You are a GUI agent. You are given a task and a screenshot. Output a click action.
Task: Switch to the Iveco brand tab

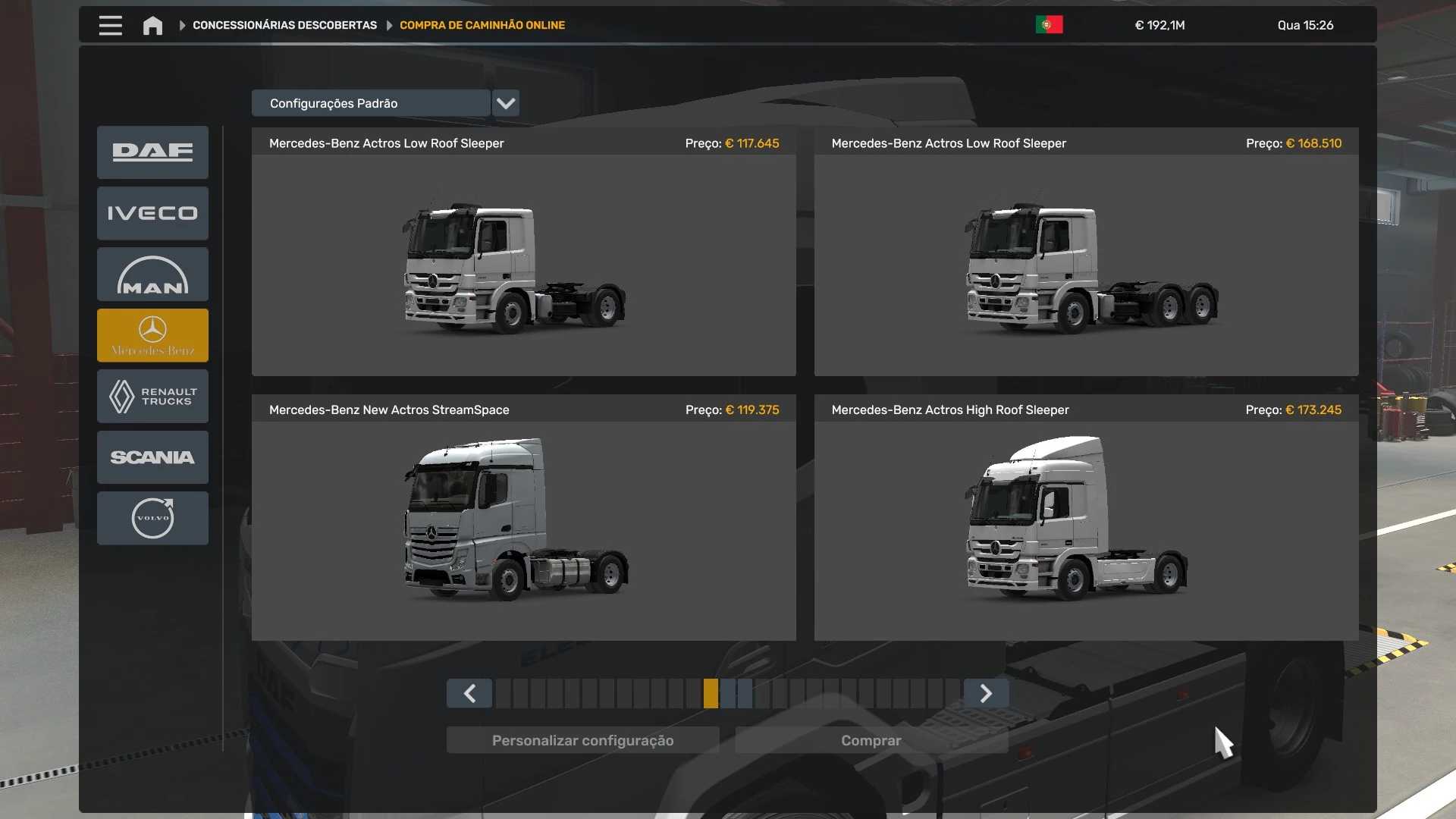(x=152, y=213)
